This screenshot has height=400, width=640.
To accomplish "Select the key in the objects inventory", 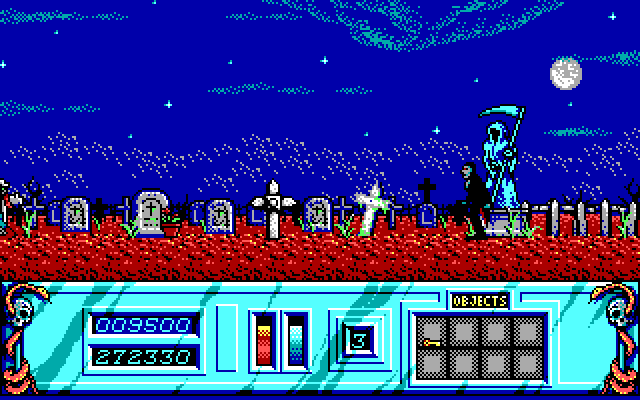I will [x=432, y=342].
